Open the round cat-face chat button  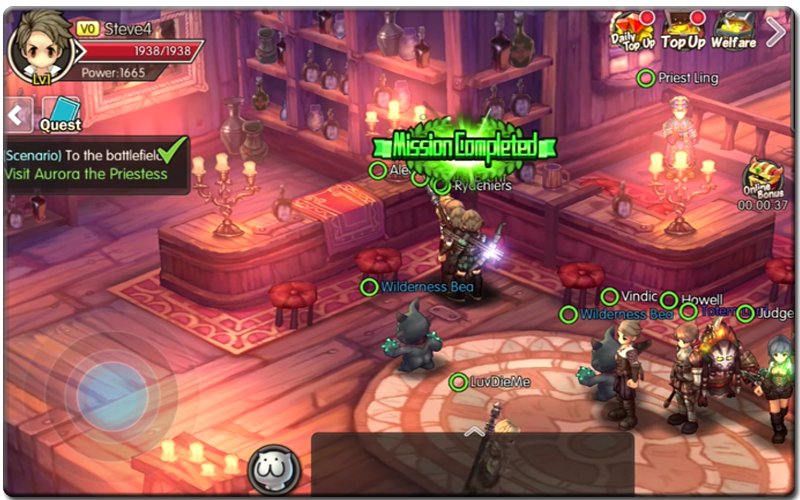[272, 469]
